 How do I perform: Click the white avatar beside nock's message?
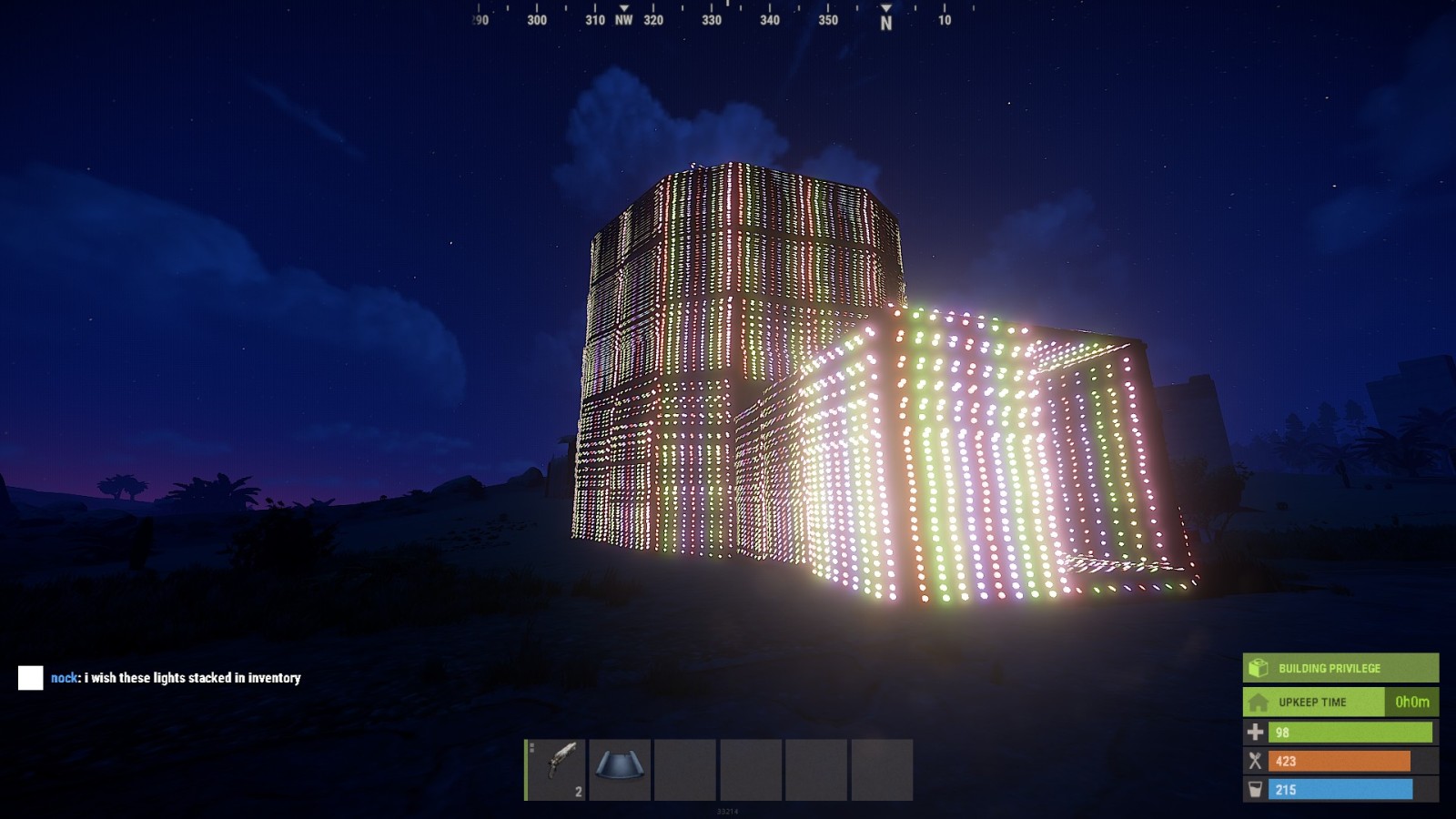(31, 678)
